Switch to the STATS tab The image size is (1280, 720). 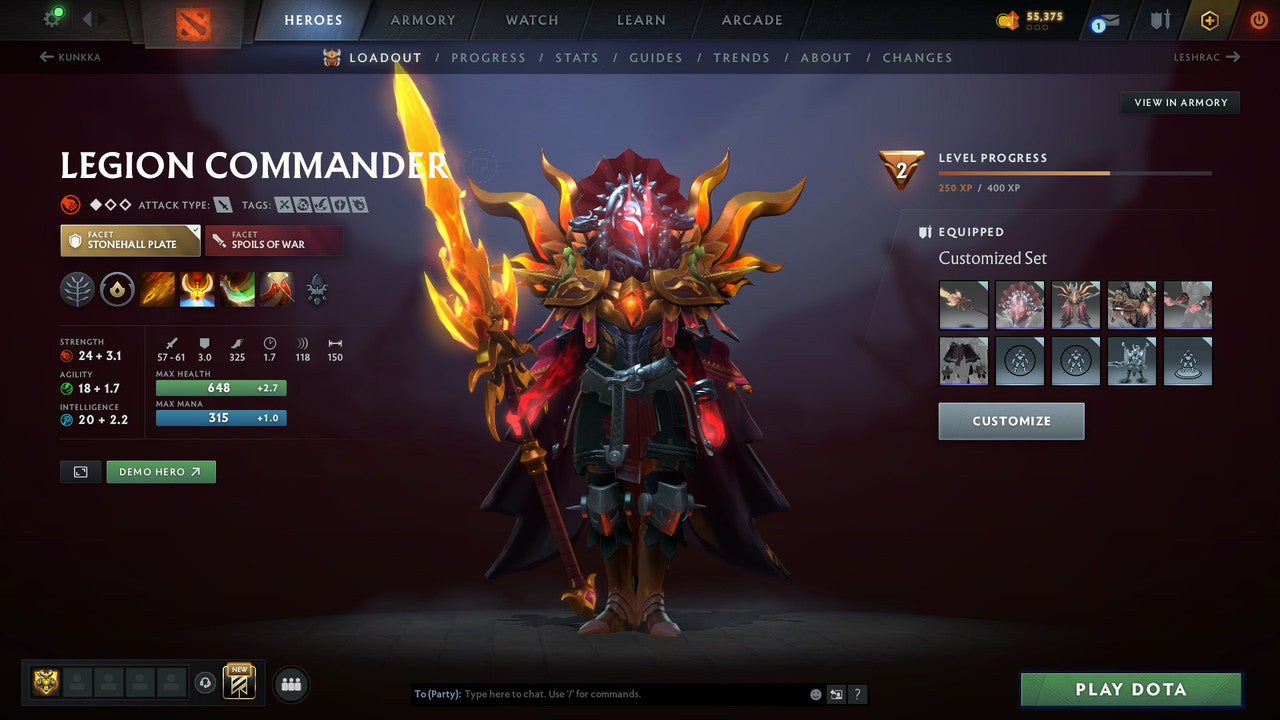(577, 57)
